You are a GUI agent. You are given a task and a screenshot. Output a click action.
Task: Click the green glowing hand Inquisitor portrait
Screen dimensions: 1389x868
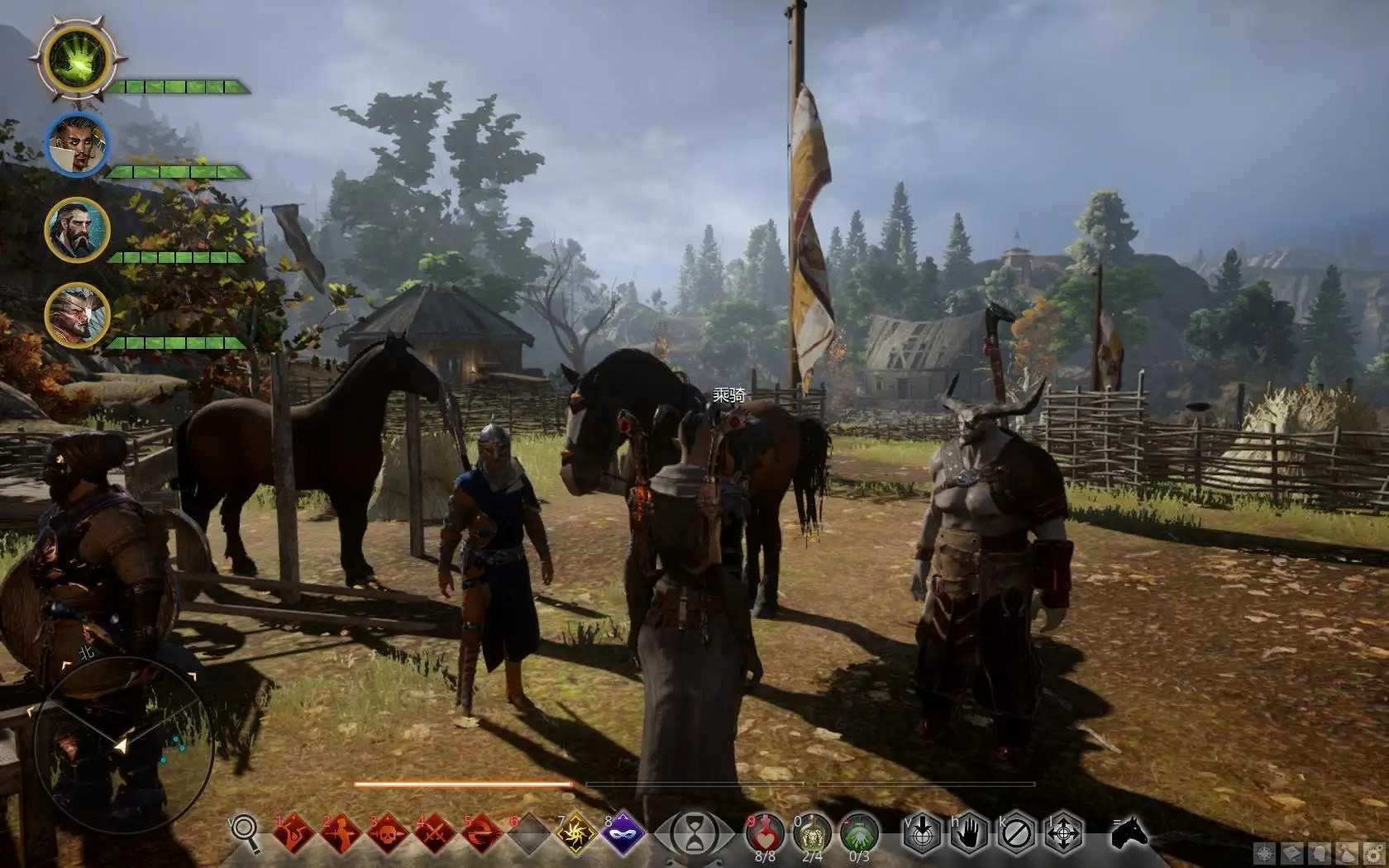click(77, 58)
